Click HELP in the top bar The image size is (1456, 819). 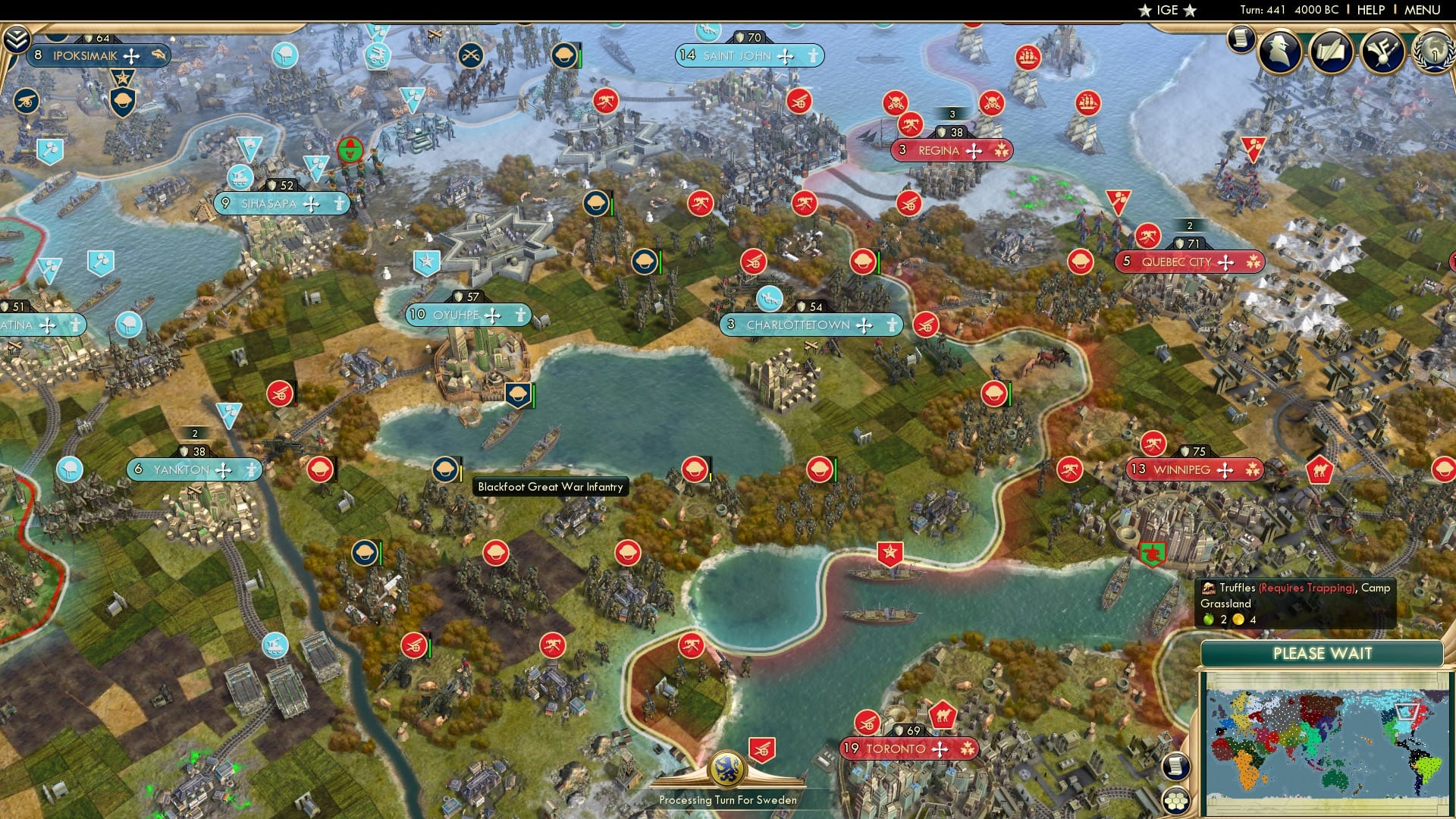tap(1373, 10)
